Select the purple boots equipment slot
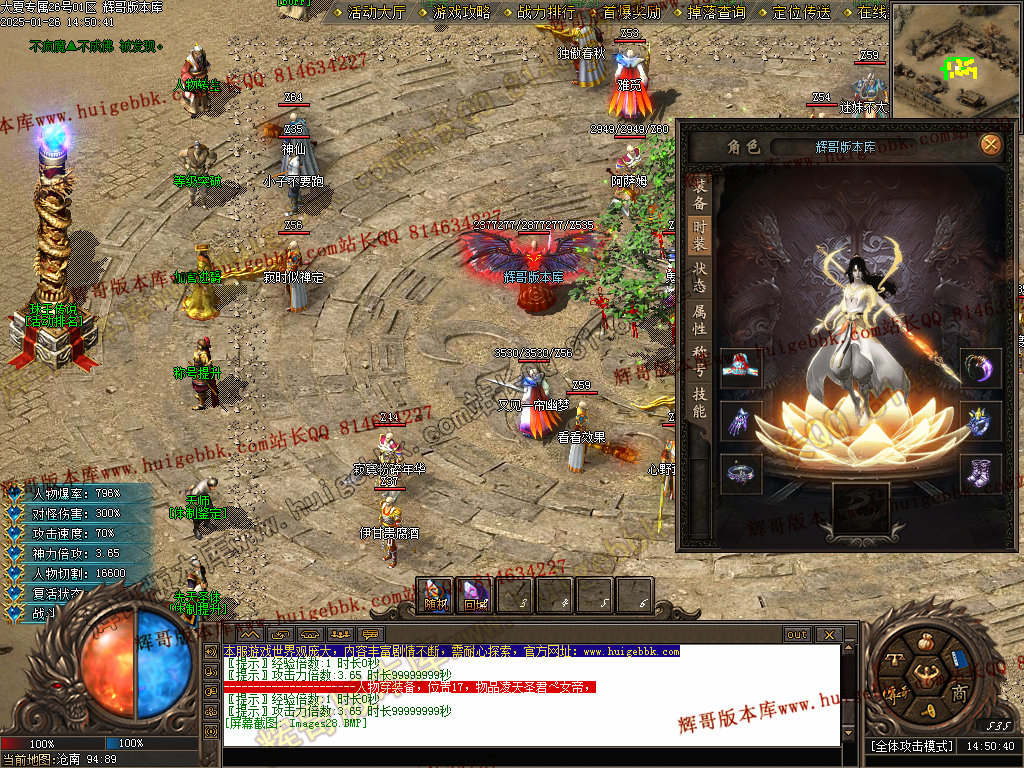This screenshot has height=768, width=1024. pyautogui.click(x=980, y=472)
